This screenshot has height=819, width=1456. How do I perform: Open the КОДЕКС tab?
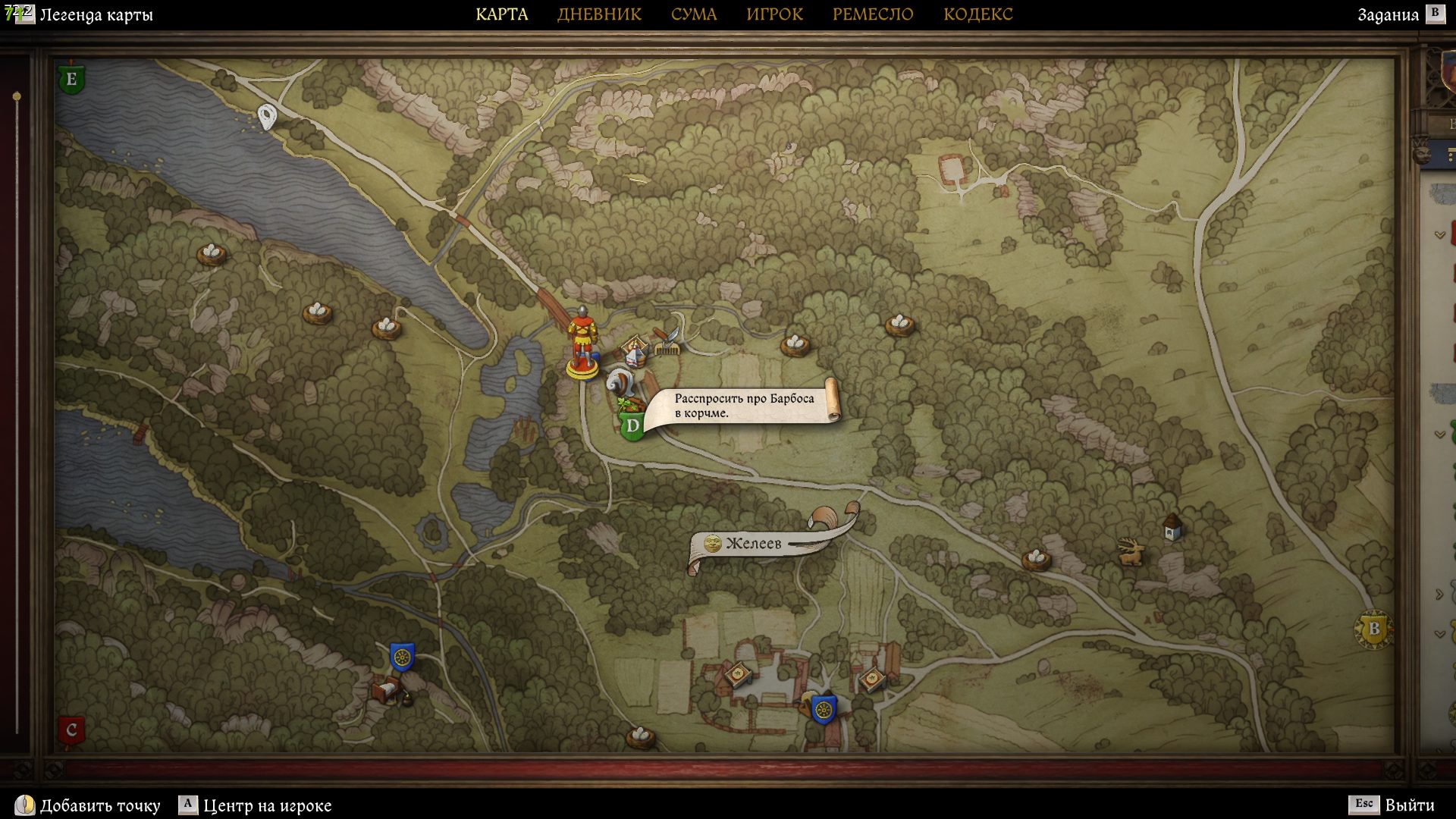977,14
